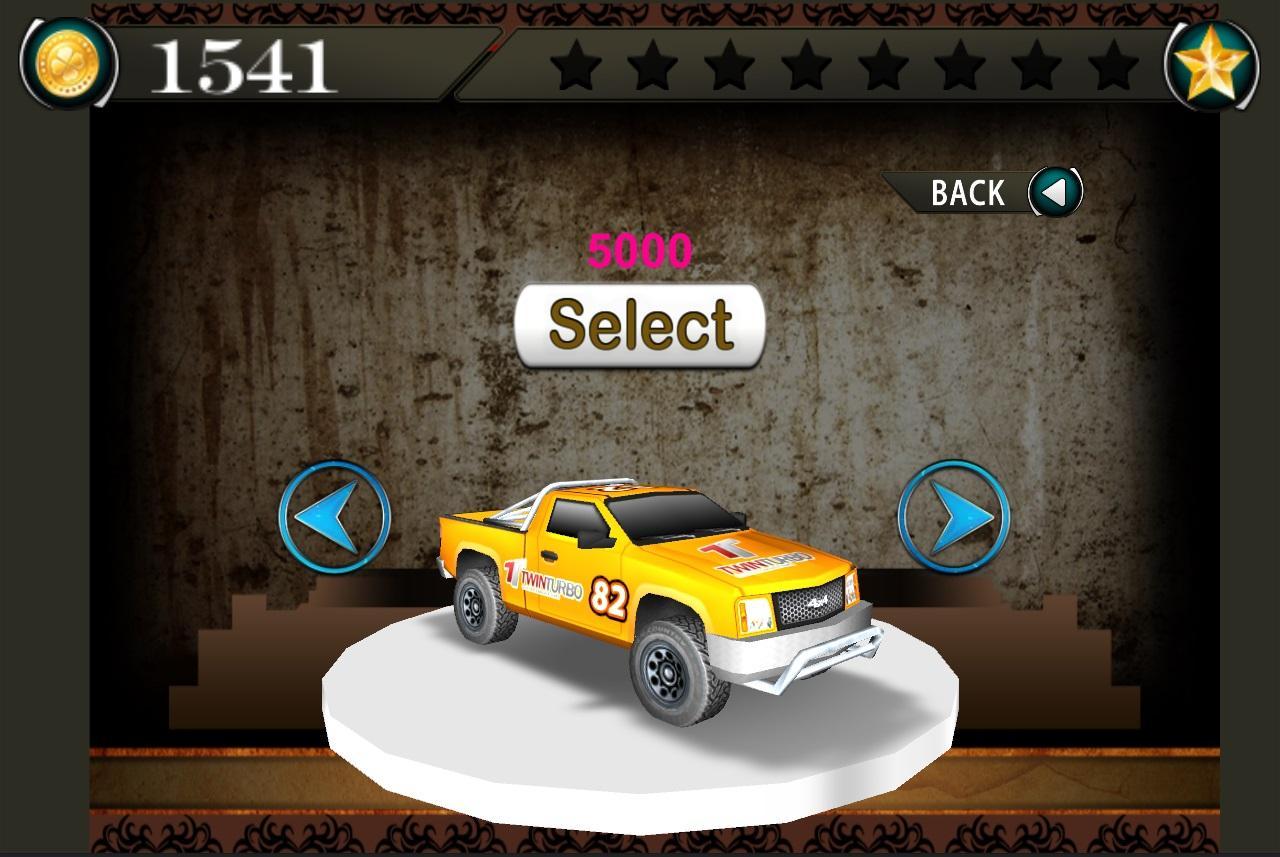Tap the circular arrow inside the BACK button
This screenshot has height=857, width=1280.
pos(1054,191)
